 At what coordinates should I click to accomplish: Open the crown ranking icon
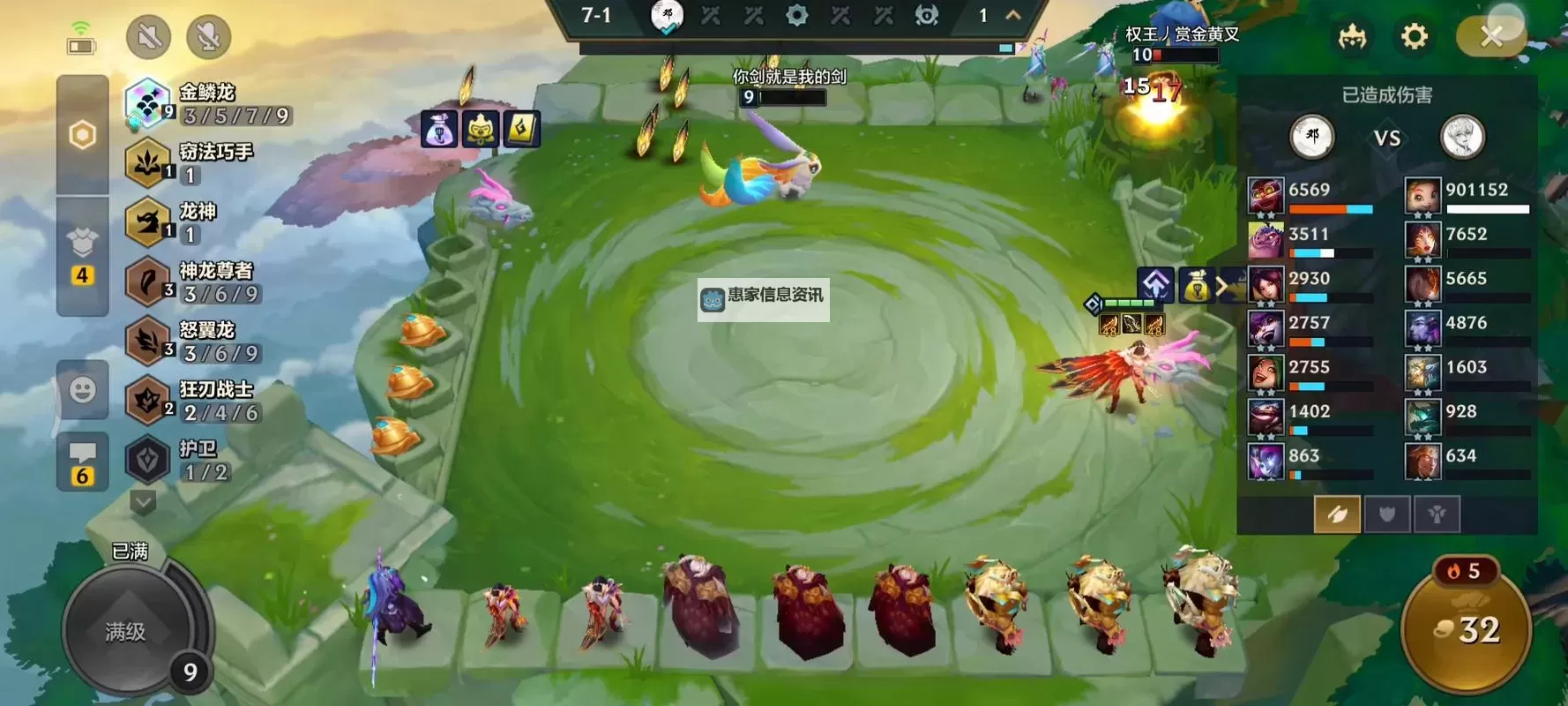tap(1352, 37)
